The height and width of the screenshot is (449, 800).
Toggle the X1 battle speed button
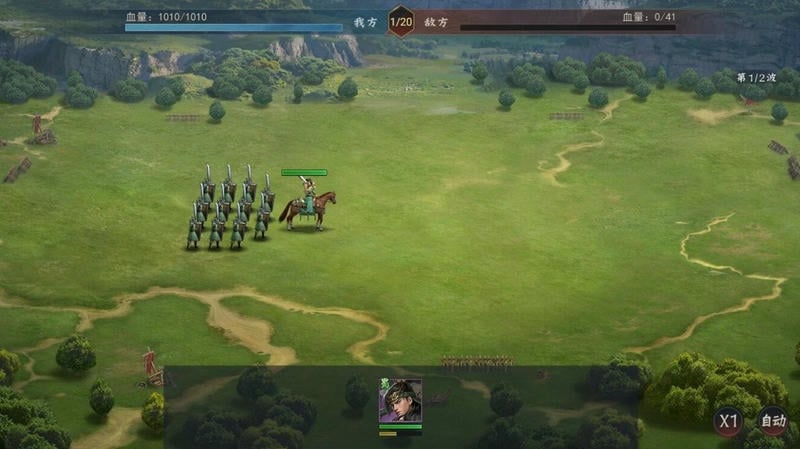(x=728, y=421)
